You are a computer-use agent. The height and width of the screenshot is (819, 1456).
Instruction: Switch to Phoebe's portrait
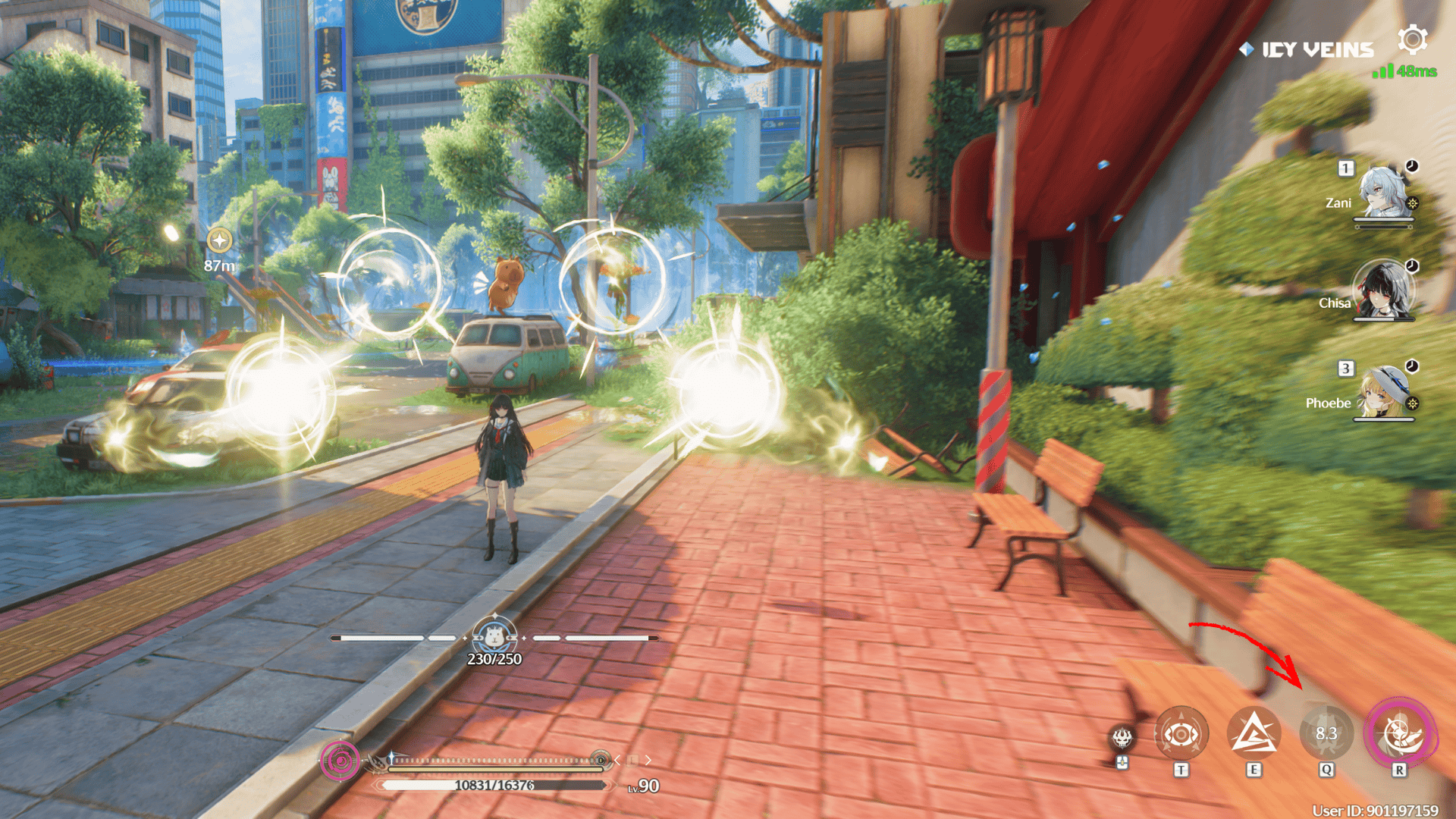pyautogui.click(x=1383, y=391)
